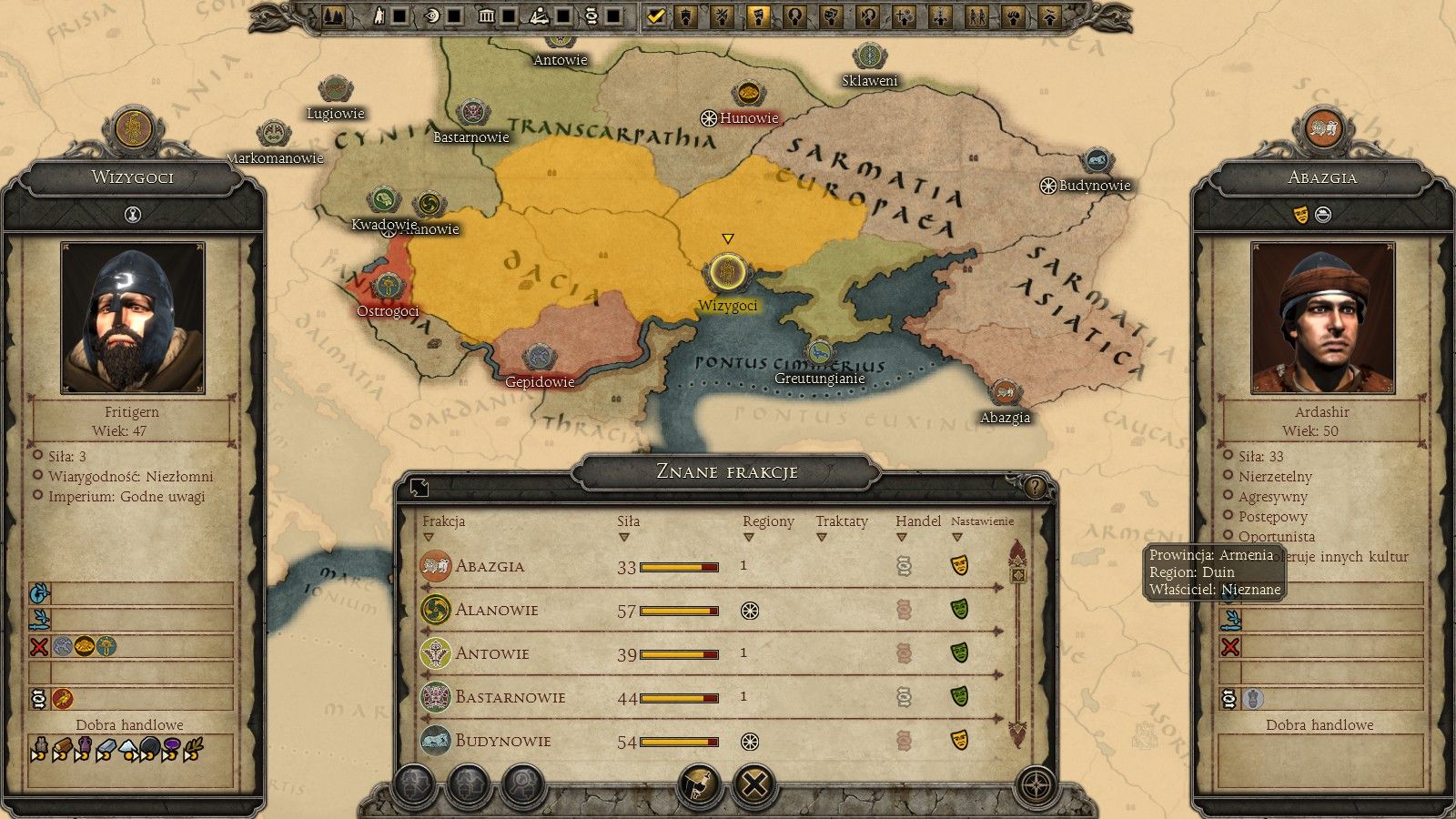Select the Hunowie faction icon on the map
Viewport: 1456px width, 819px height.
tap(708, 117)
